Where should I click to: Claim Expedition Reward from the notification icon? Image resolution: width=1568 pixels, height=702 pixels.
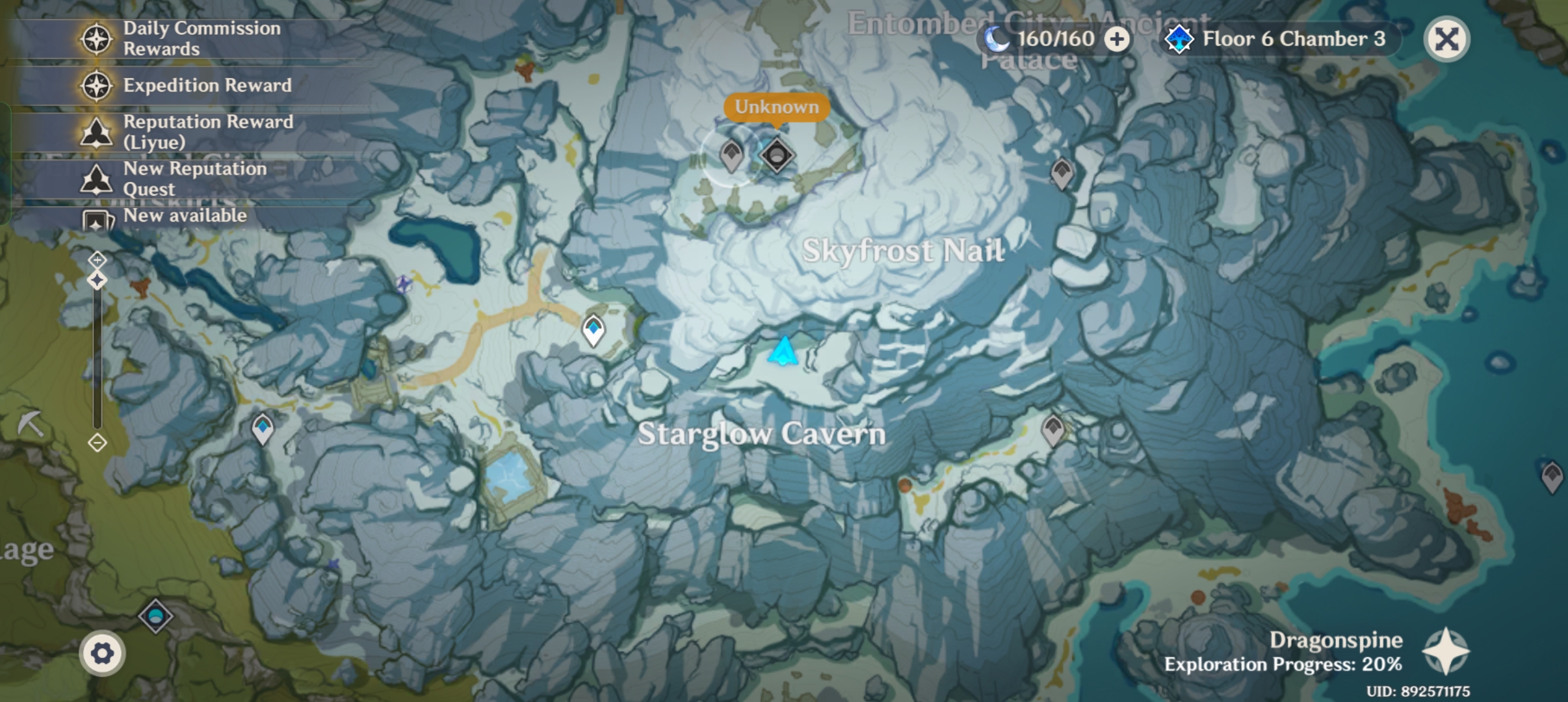tap(96, 85)
